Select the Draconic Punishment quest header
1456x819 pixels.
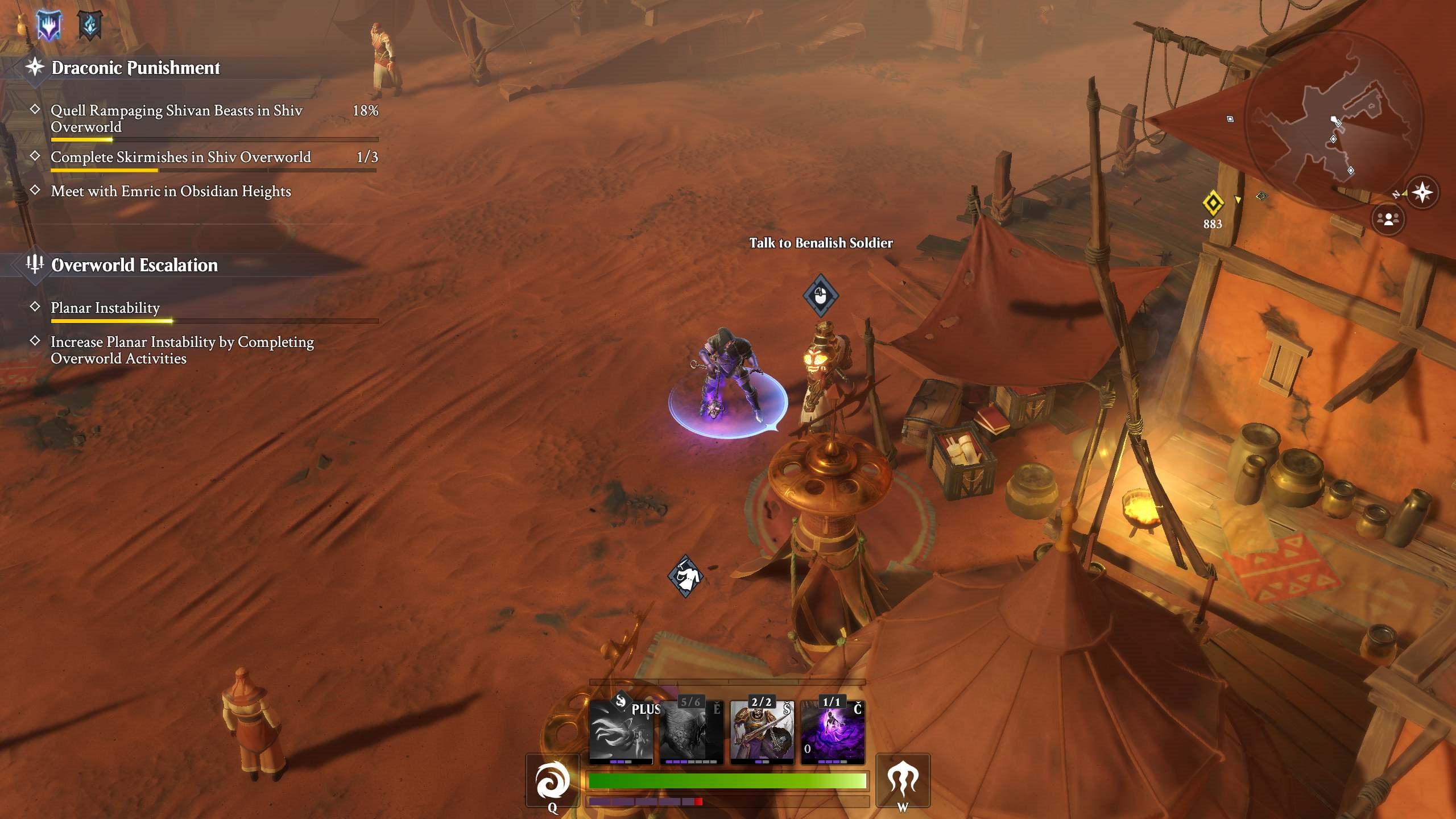coord(135,68)
